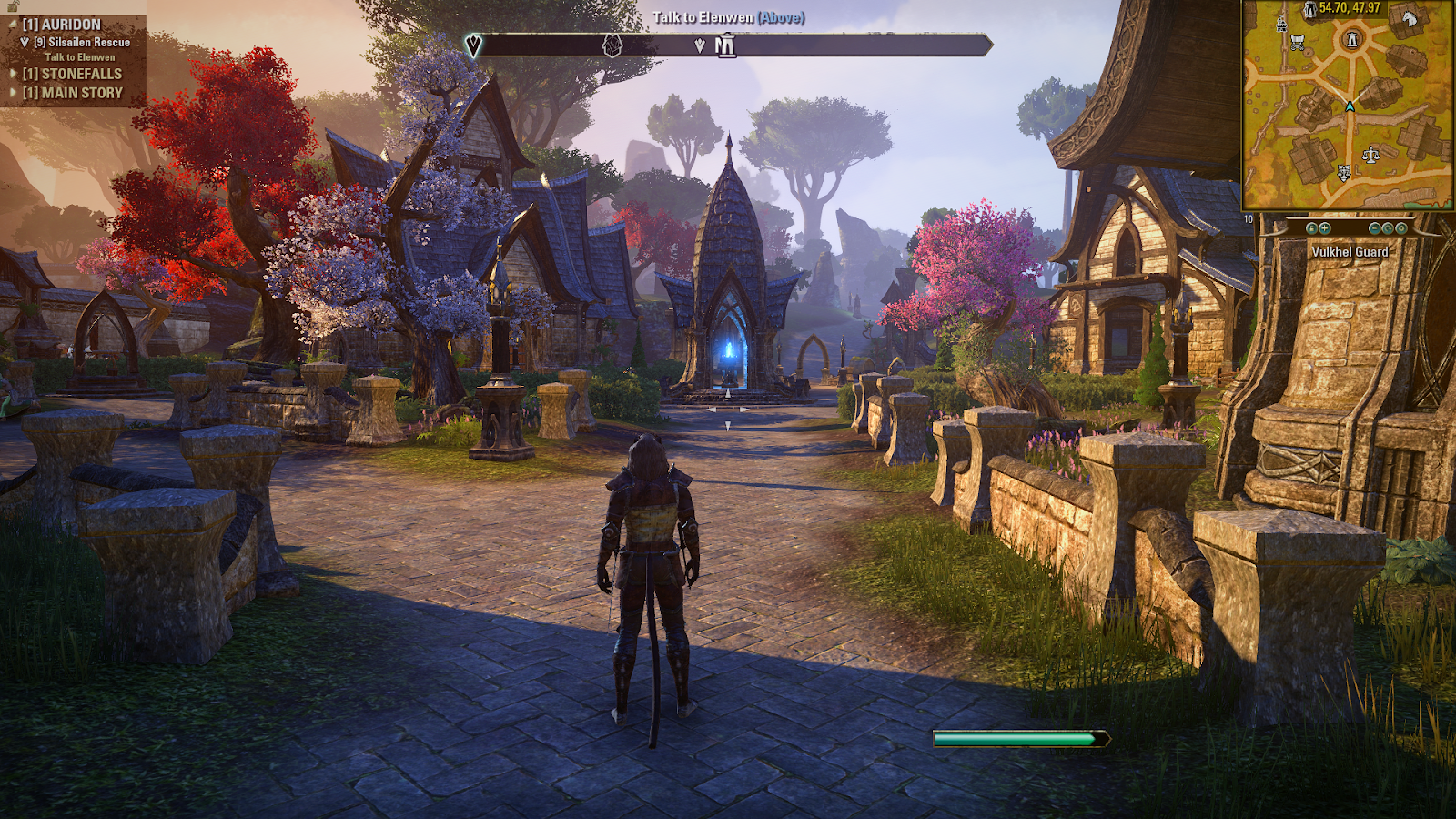Click the glowing quest marker on the compass
Viewport: 1456px width, 819px height.
tap(472, 45)
